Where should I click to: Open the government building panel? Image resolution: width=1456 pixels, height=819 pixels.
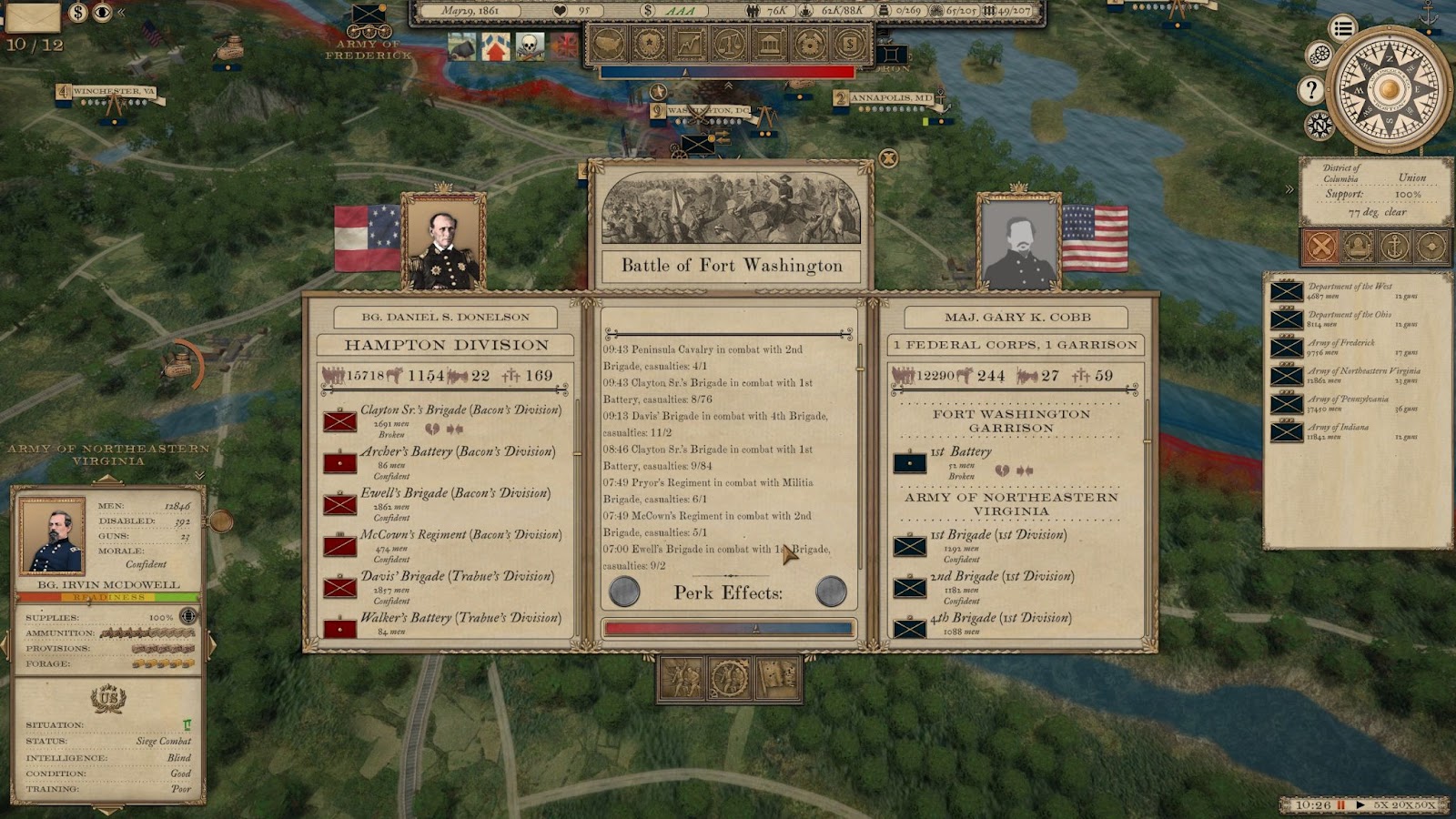(x=770, y=43)
